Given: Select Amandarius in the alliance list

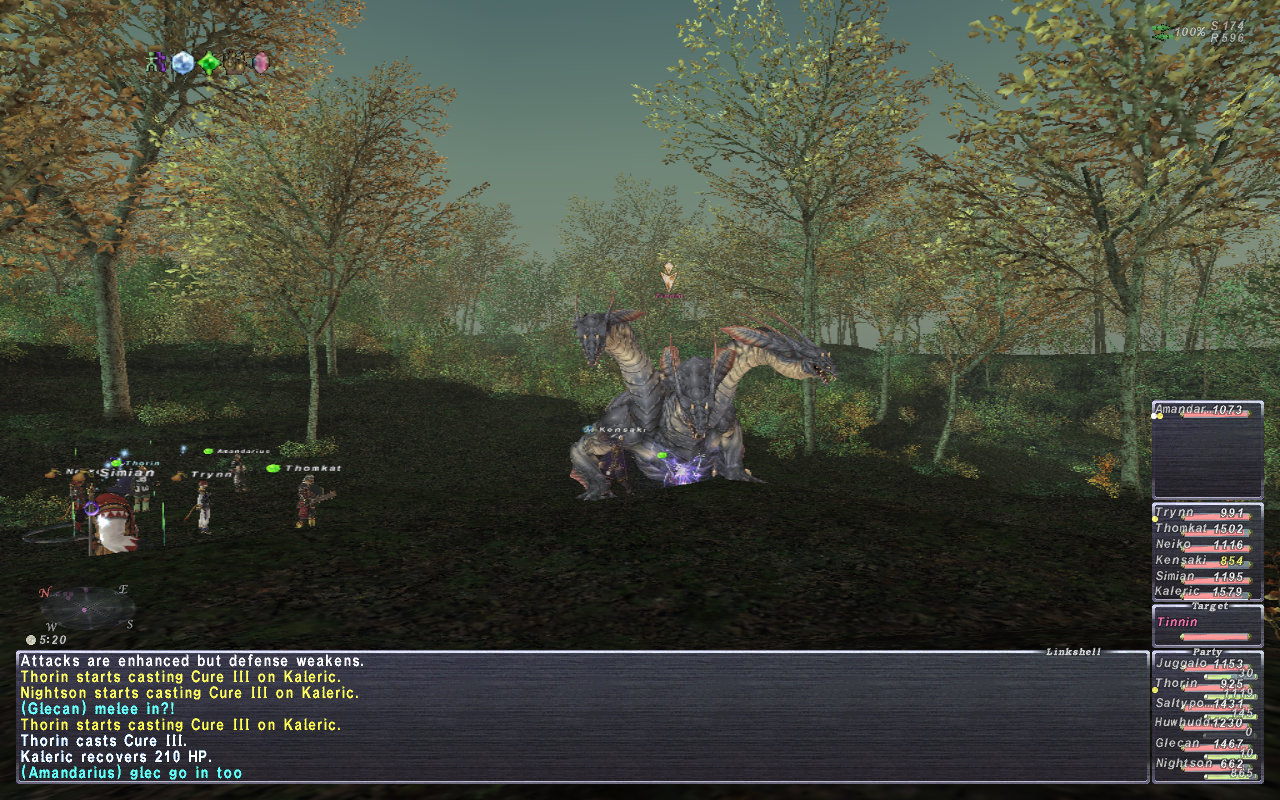Looking at the screenshot, I should [1207, 411].
